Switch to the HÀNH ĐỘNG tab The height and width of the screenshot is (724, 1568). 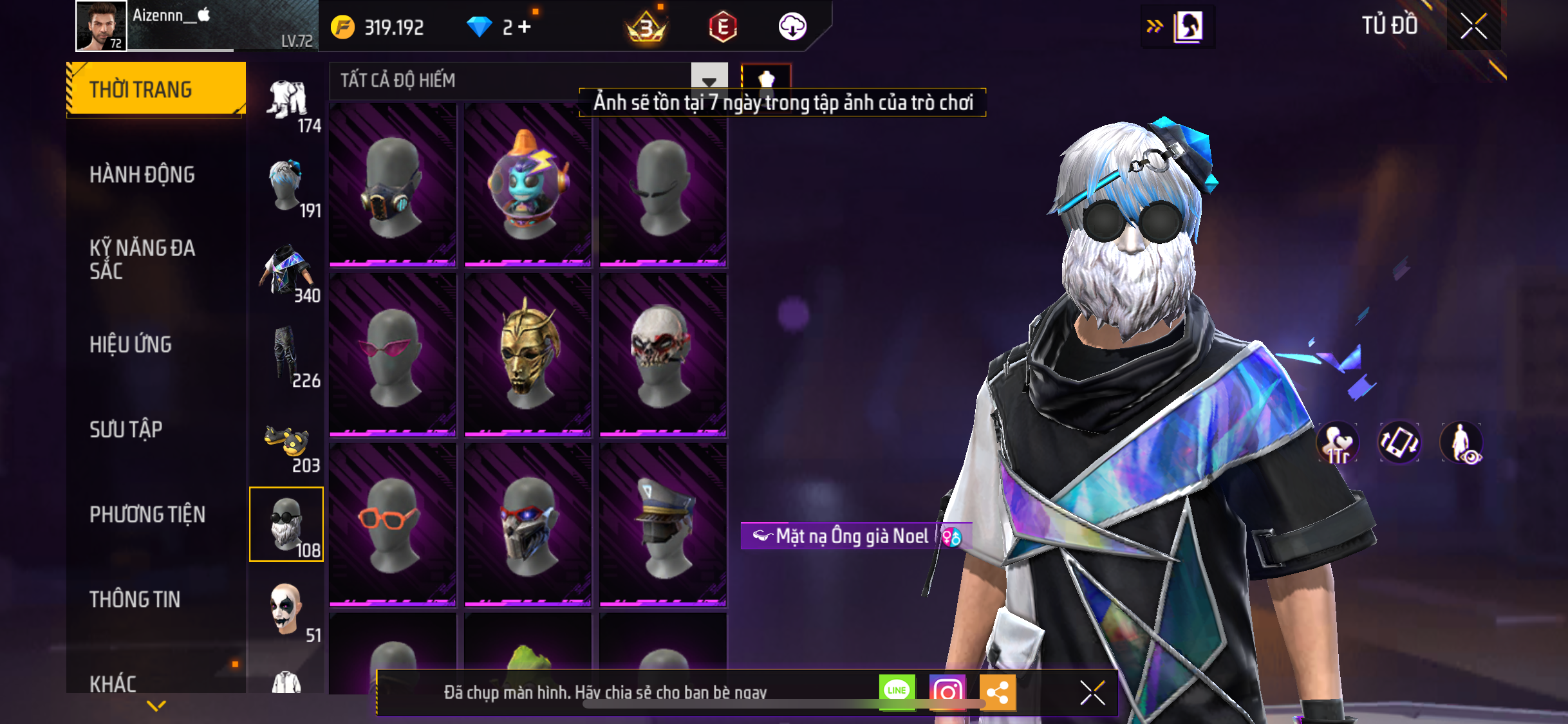[x=142, y=174]
